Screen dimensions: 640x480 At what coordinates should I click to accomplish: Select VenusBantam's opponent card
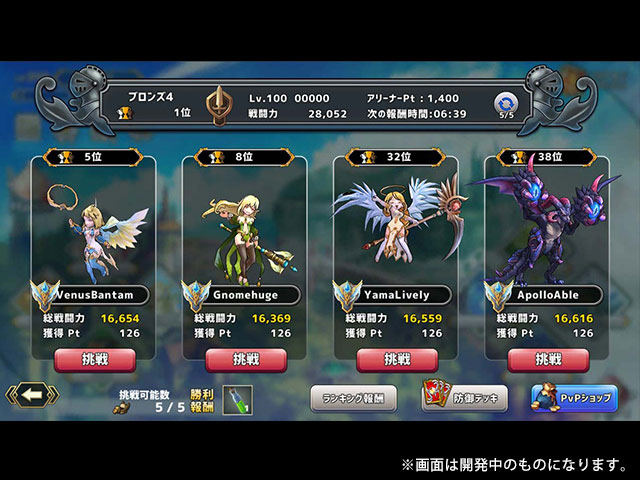point(95,240)
